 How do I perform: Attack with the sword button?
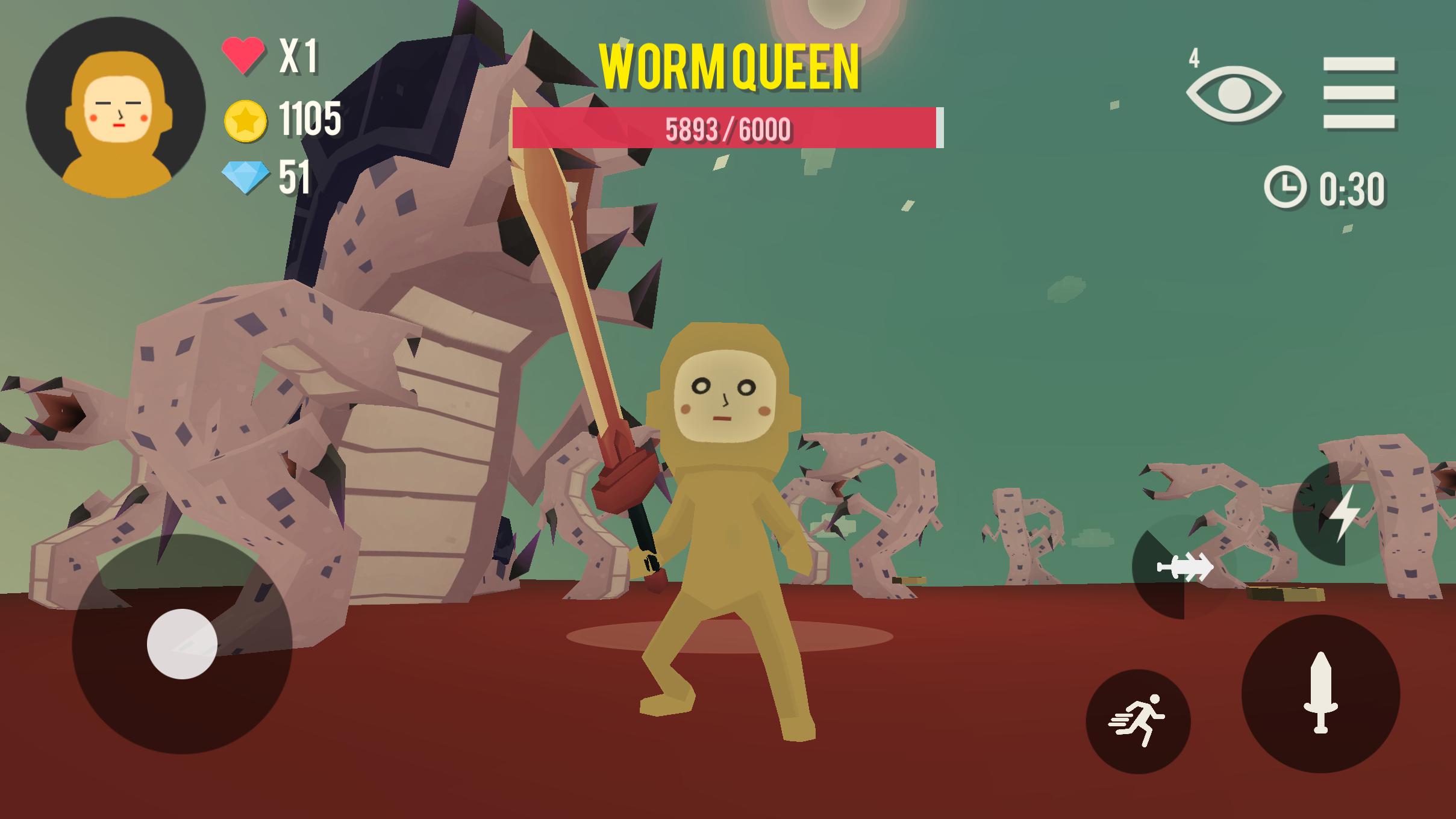(x=1320, y=693)
